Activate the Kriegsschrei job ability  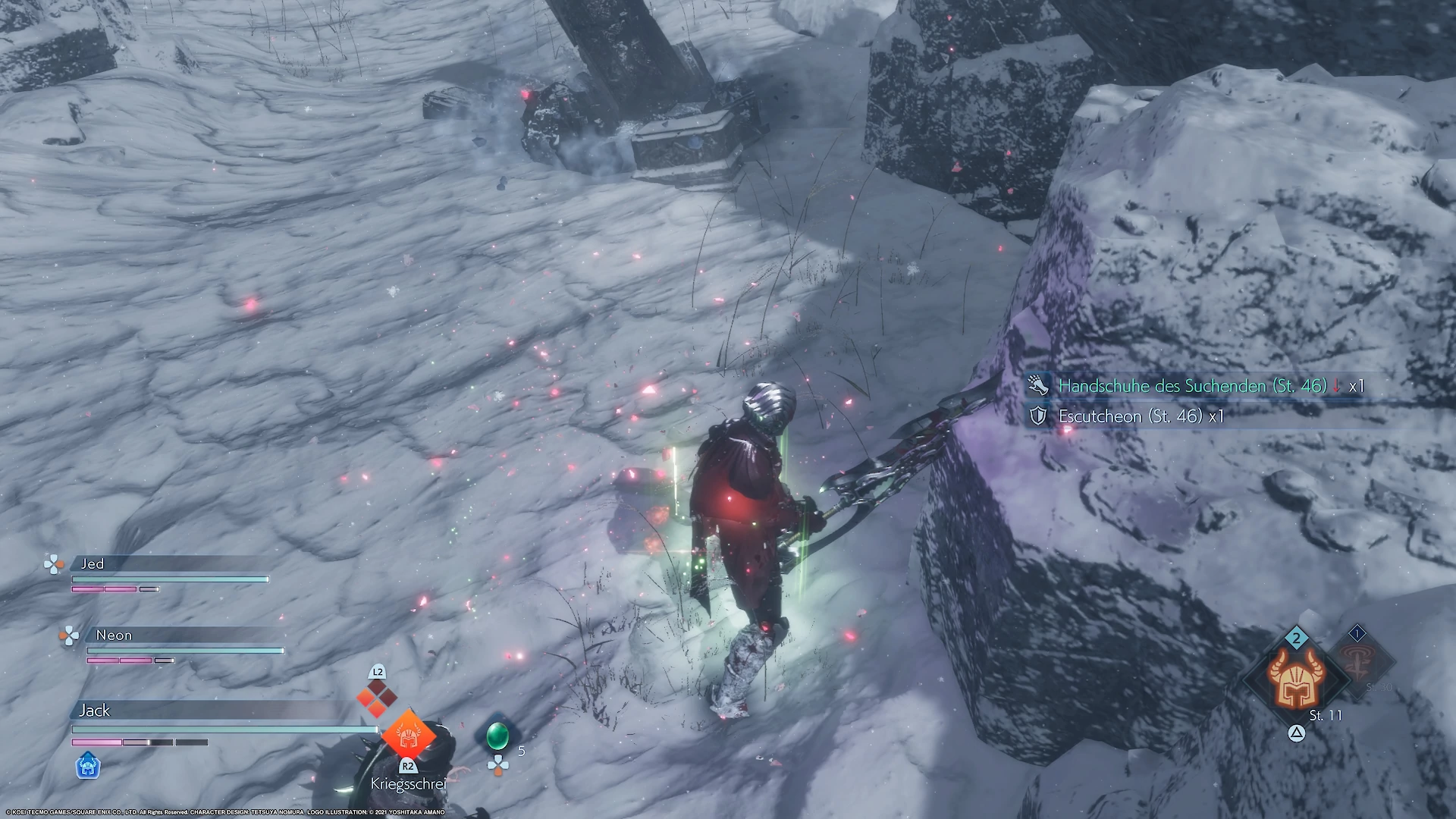[408, 735]
